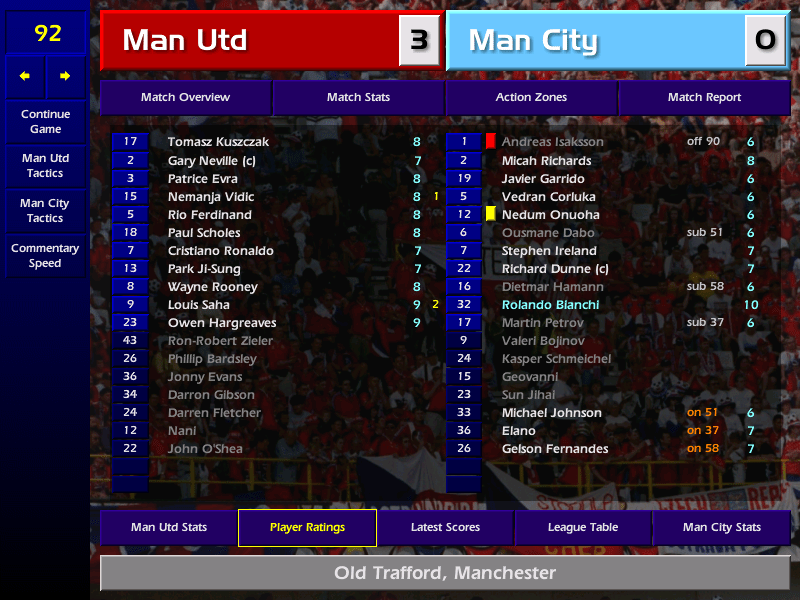Open Man City Tactics

point(45,211)
